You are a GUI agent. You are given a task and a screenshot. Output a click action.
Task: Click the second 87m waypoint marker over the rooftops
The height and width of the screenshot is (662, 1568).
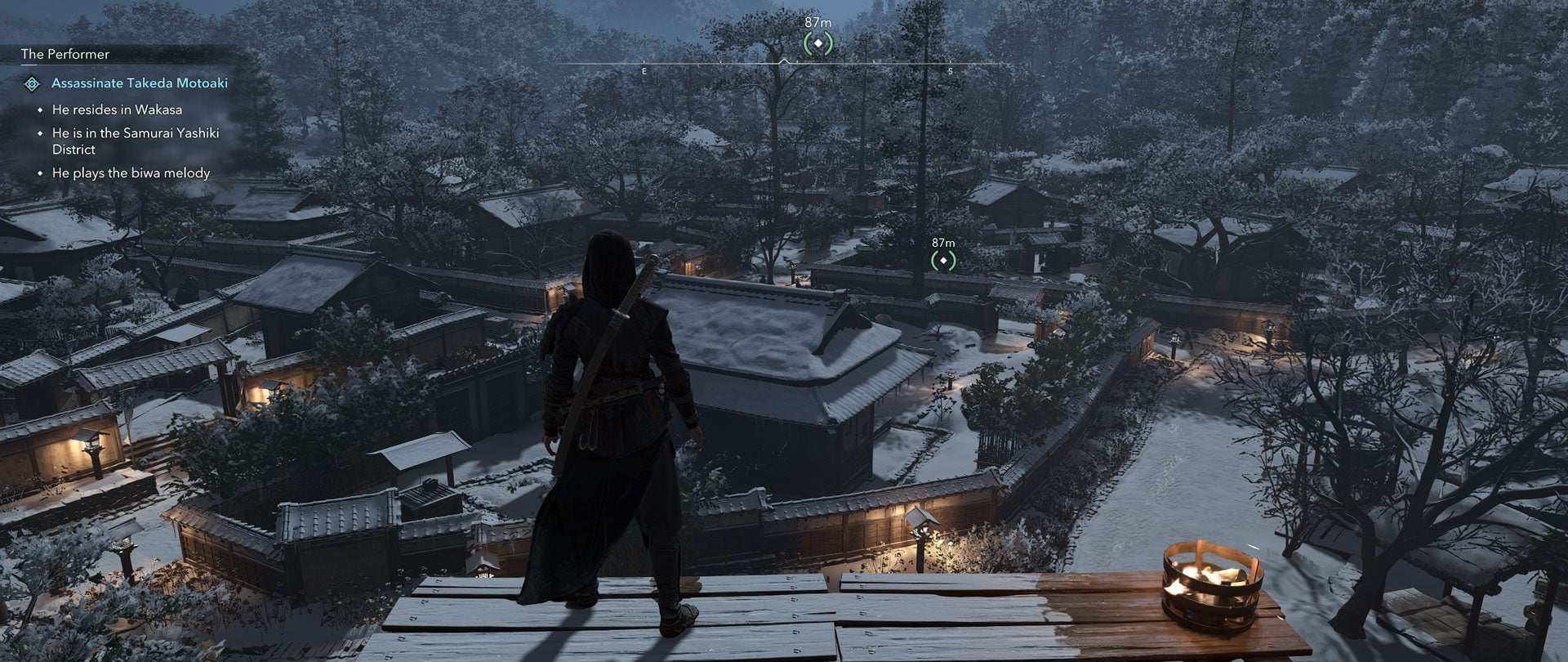tap(943, 260)
